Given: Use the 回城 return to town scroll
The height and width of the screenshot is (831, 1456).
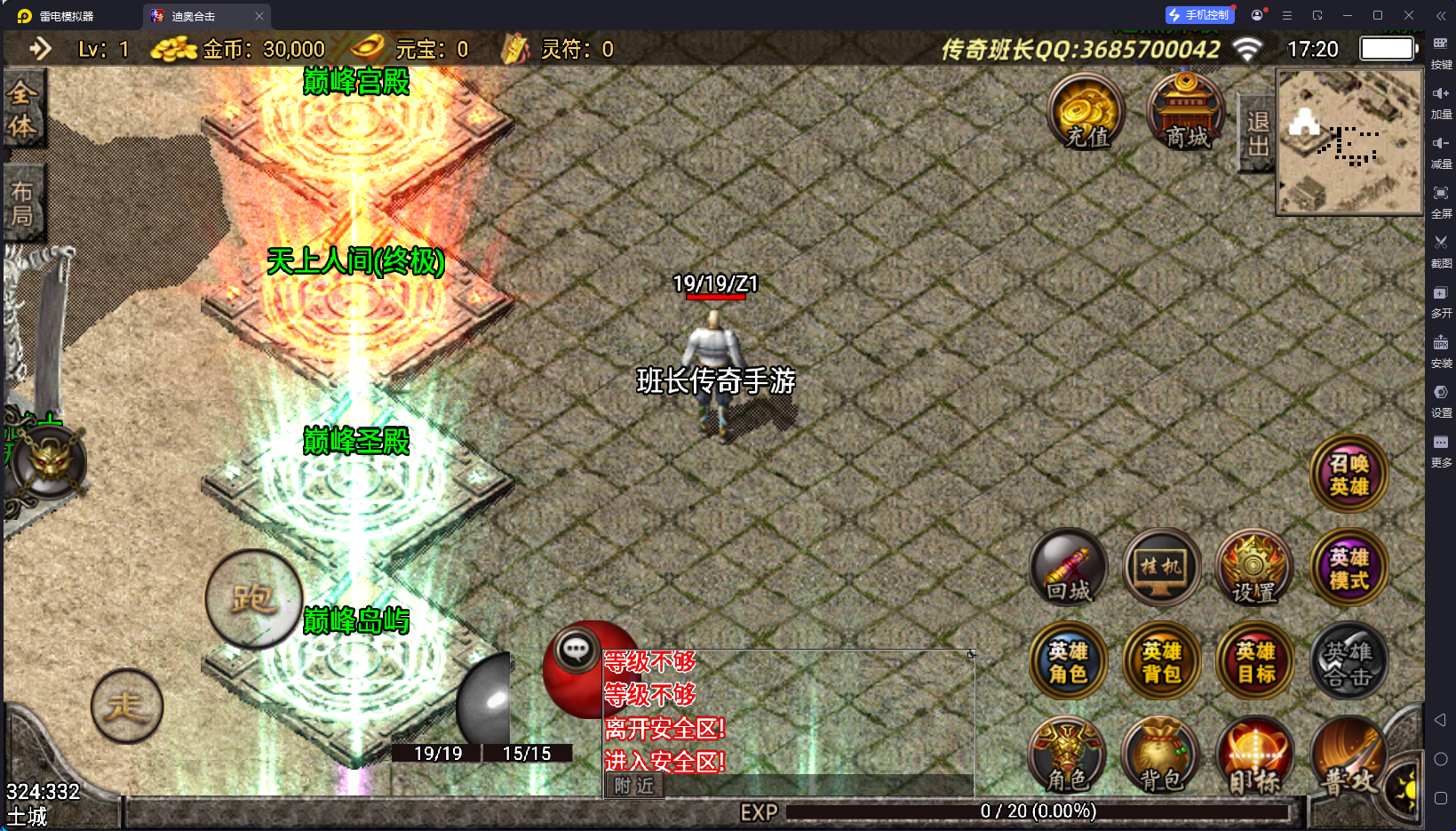Looking at the screenshot, I should tap(1069, 569).
